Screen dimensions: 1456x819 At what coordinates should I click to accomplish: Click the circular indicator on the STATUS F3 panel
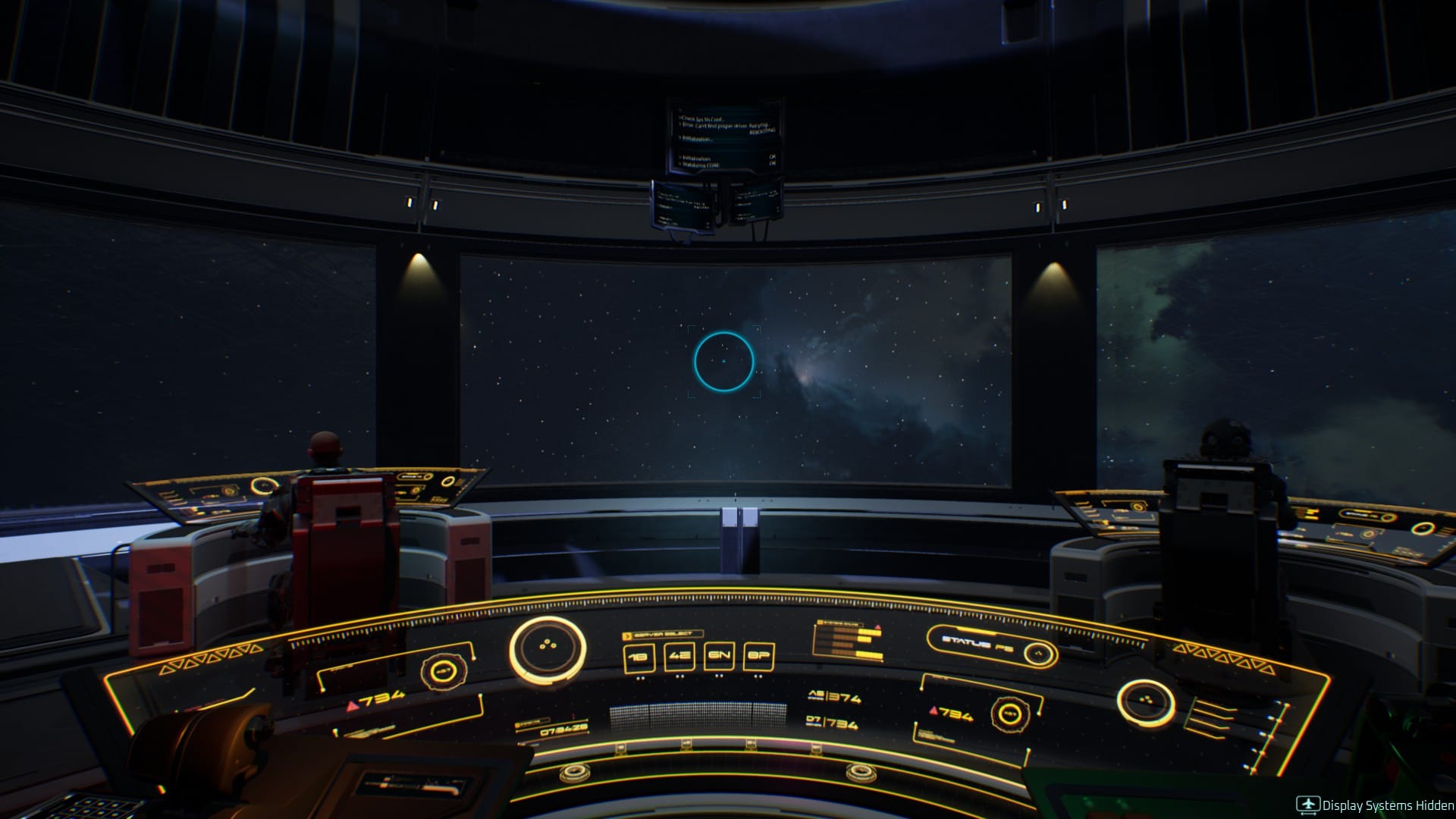[x=1040, y=654]
